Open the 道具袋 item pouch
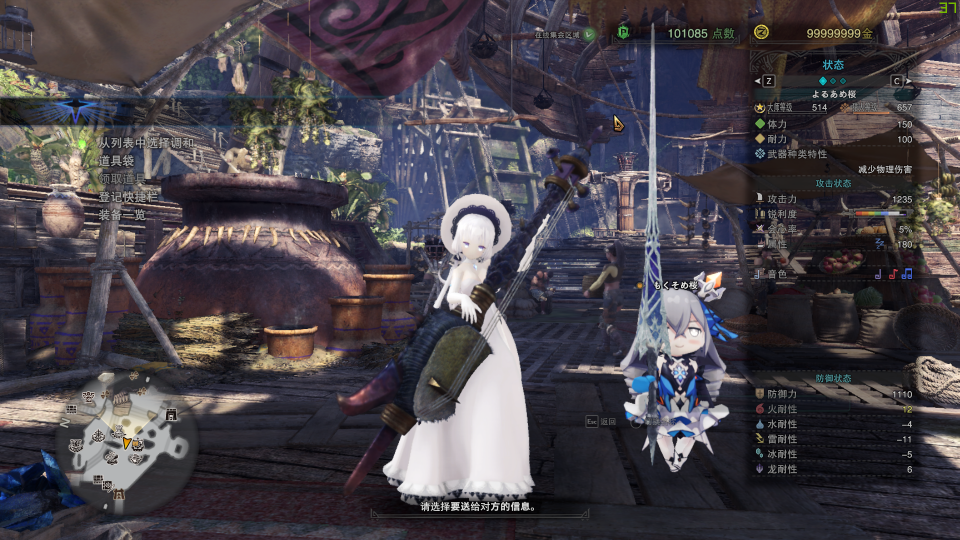960x540 pixels. pos(118,161)
